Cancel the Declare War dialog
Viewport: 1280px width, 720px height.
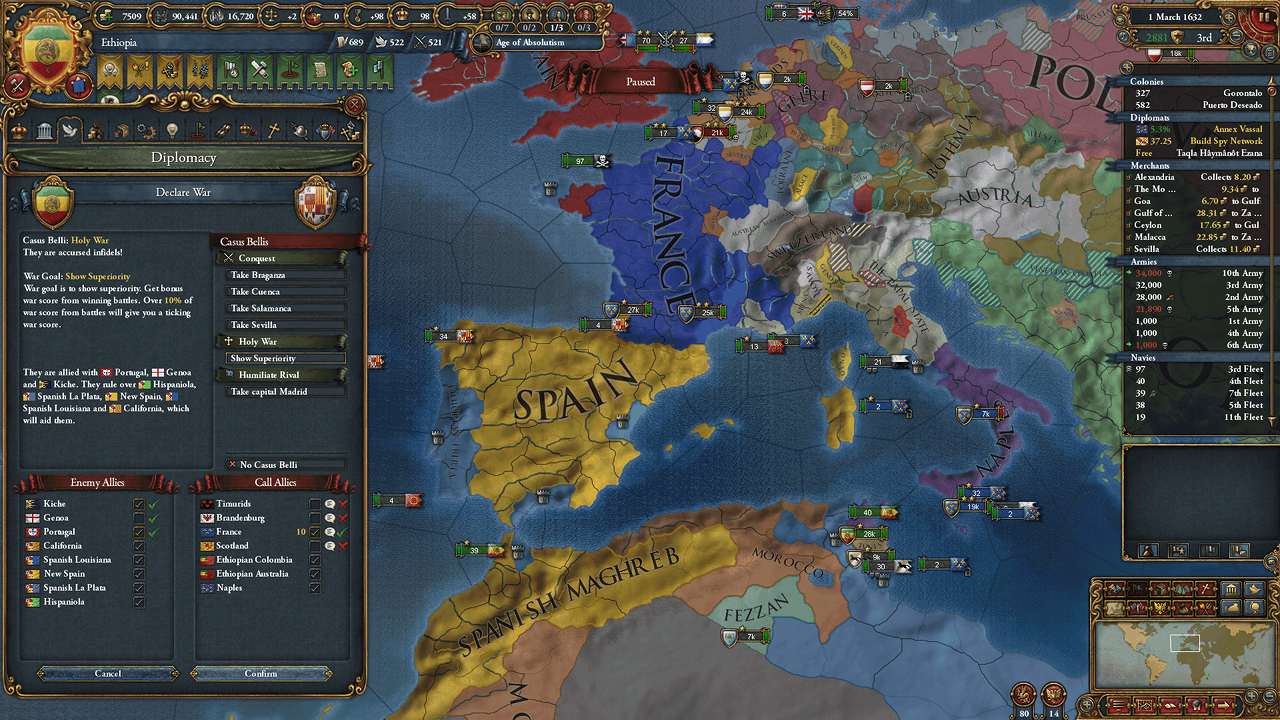(108, 673)
